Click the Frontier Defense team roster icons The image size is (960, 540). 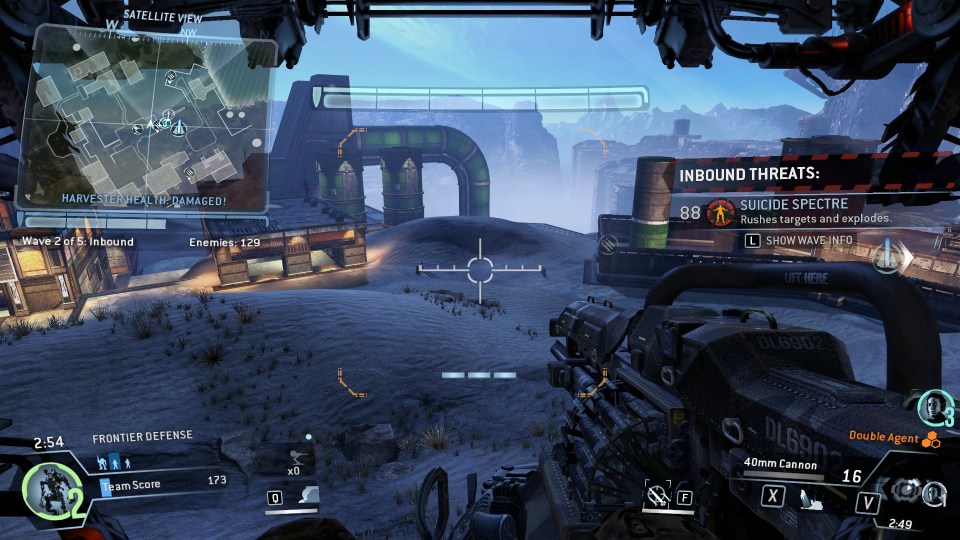(113, 463)
